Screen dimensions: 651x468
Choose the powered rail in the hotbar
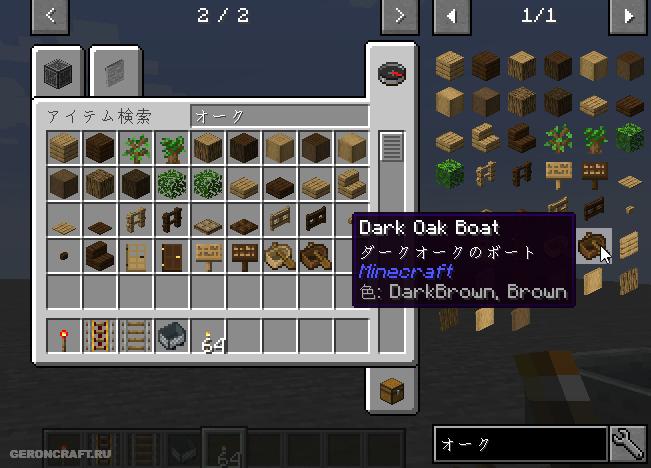click(98, 336)
